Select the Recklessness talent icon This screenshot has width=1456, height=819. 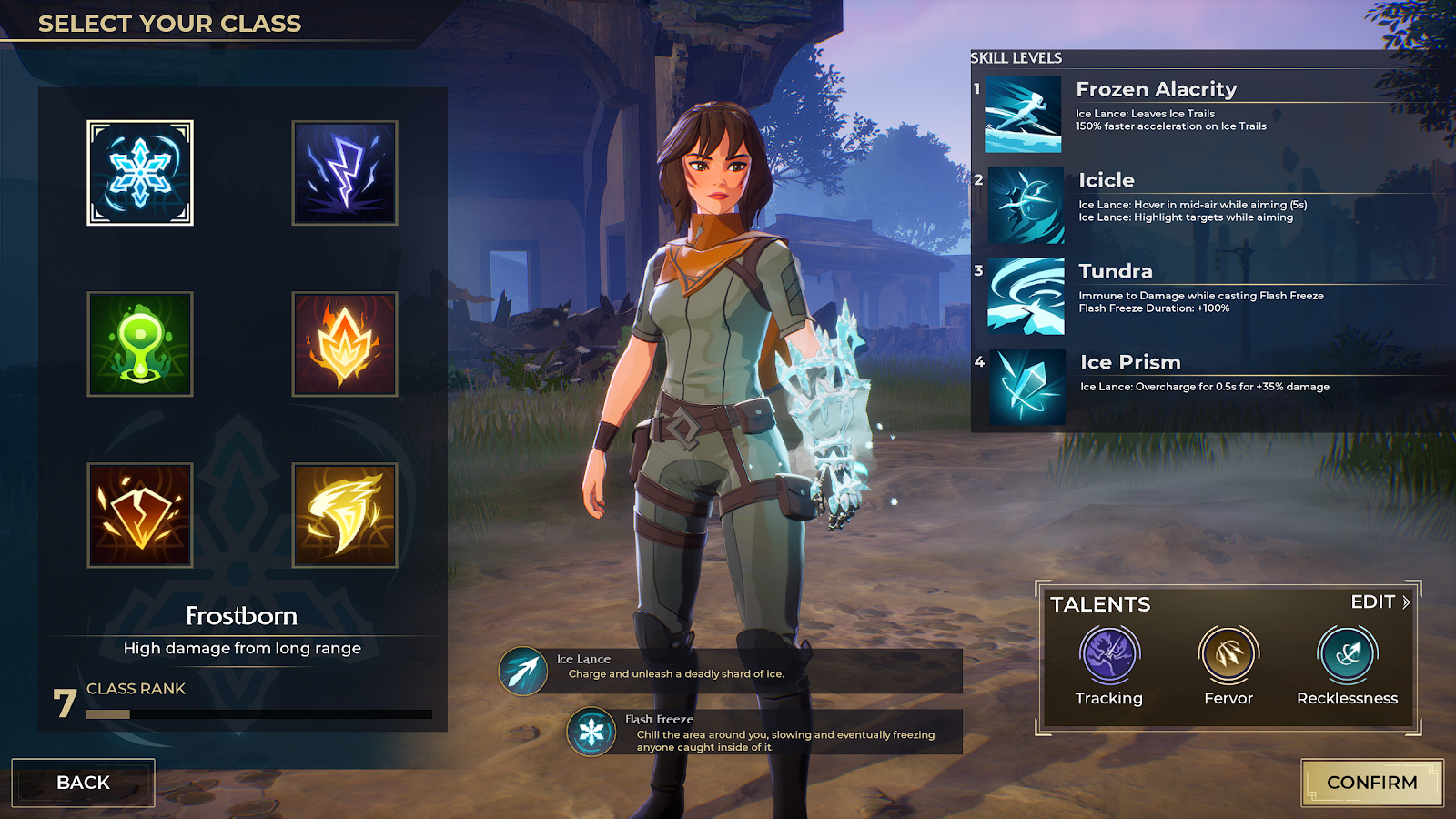tap(1347, 654)
